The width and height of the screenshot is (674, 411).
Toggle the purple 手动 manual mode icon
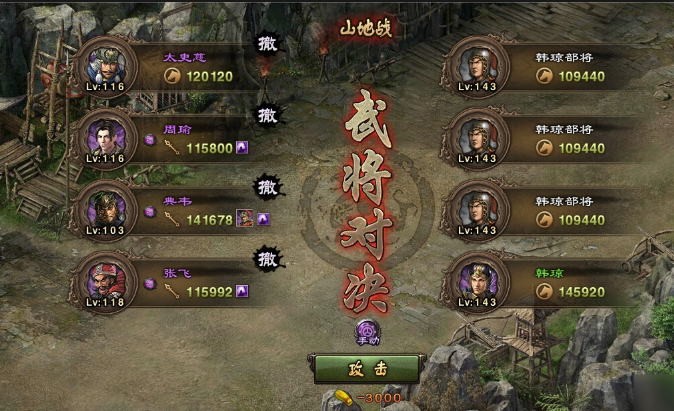(x=367, y=331)
